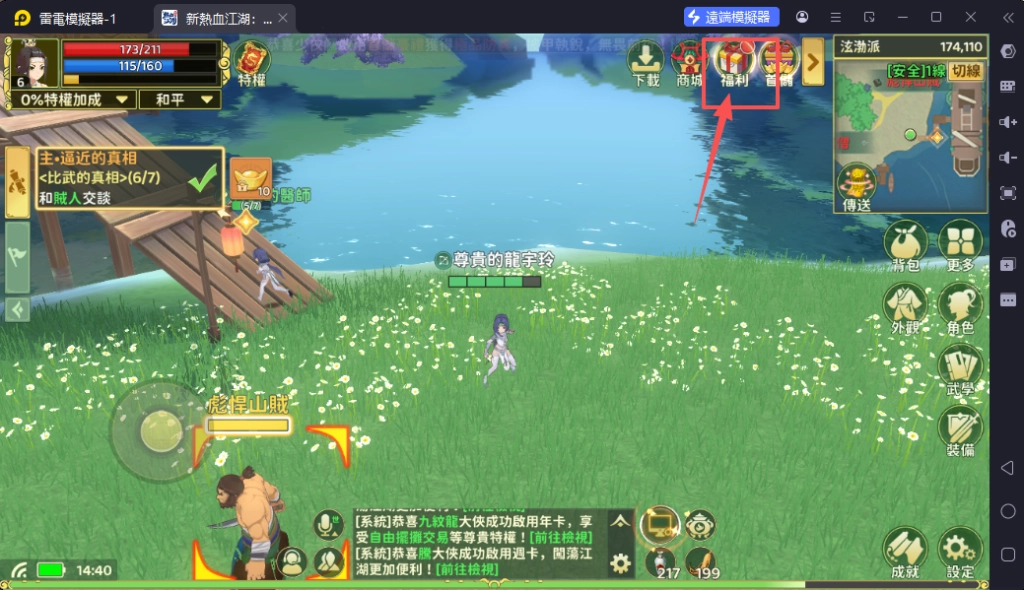Open the 角色 character sheet
This screenshot has width=1024, height=590.
point(960,310)
